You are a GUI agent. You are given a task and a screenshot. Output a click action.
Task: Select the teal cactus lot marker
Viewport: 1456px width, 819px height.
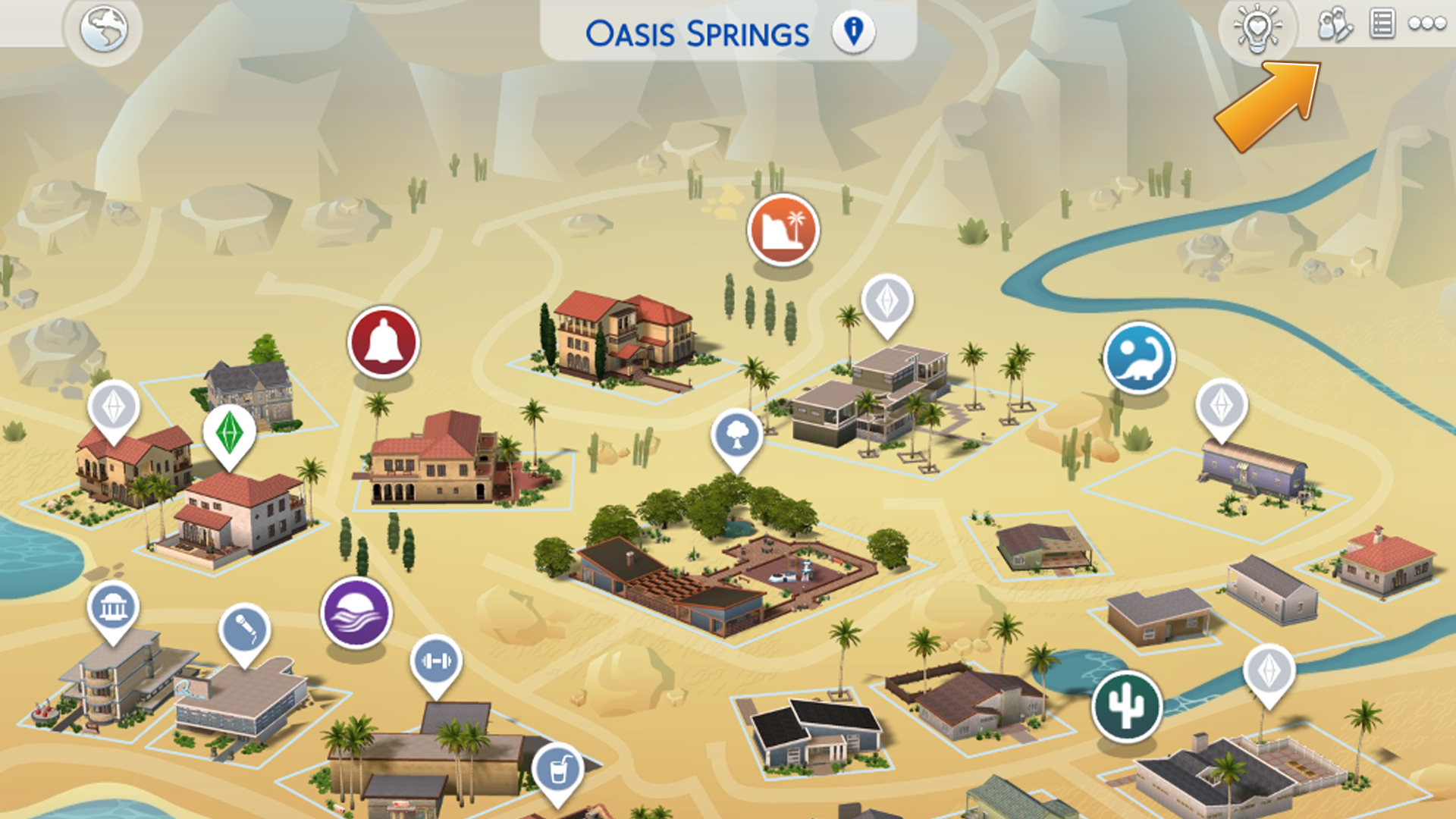point(1127,707)
